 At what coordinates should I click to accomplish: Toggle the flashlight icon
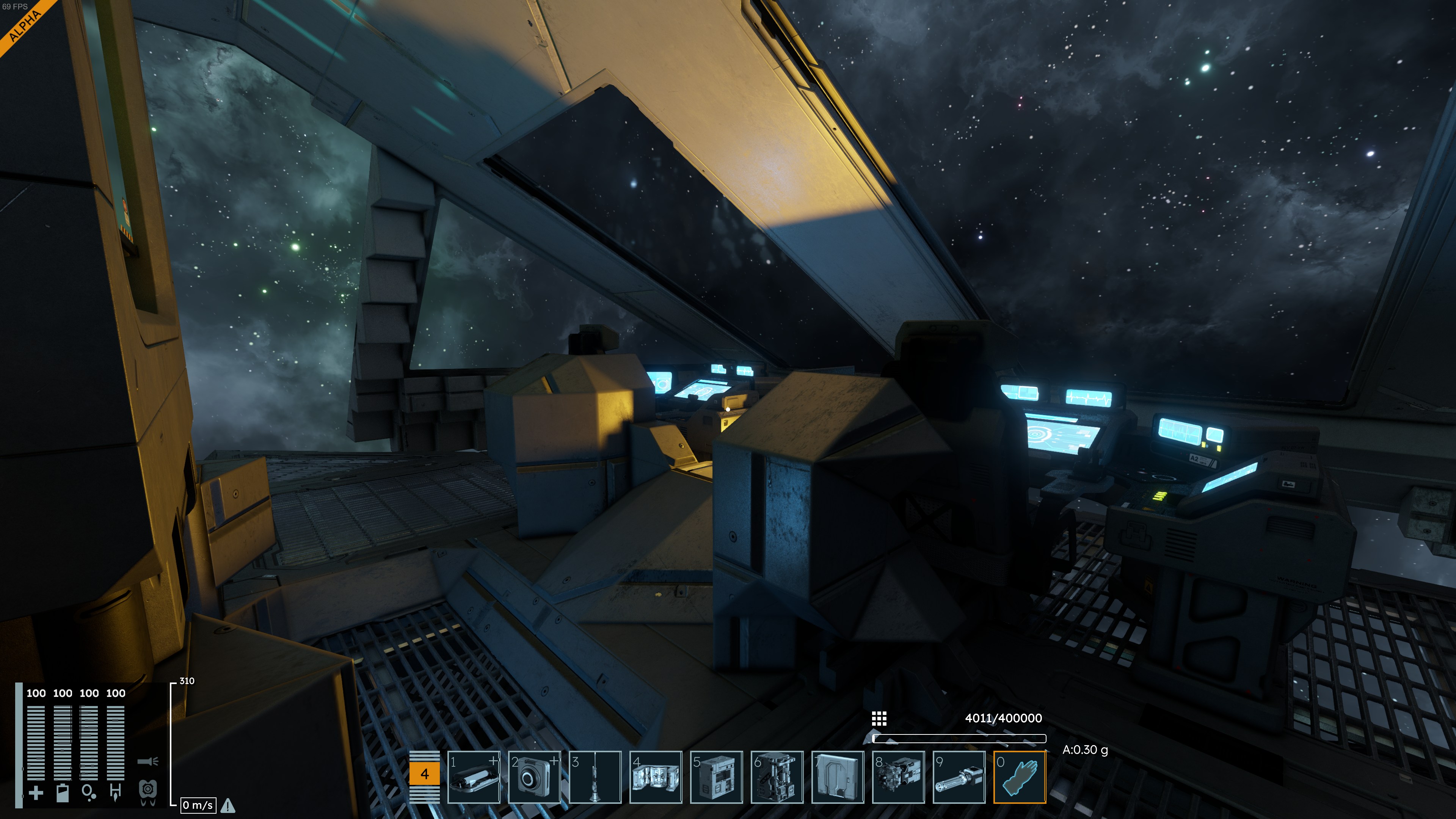coord(147,761)
